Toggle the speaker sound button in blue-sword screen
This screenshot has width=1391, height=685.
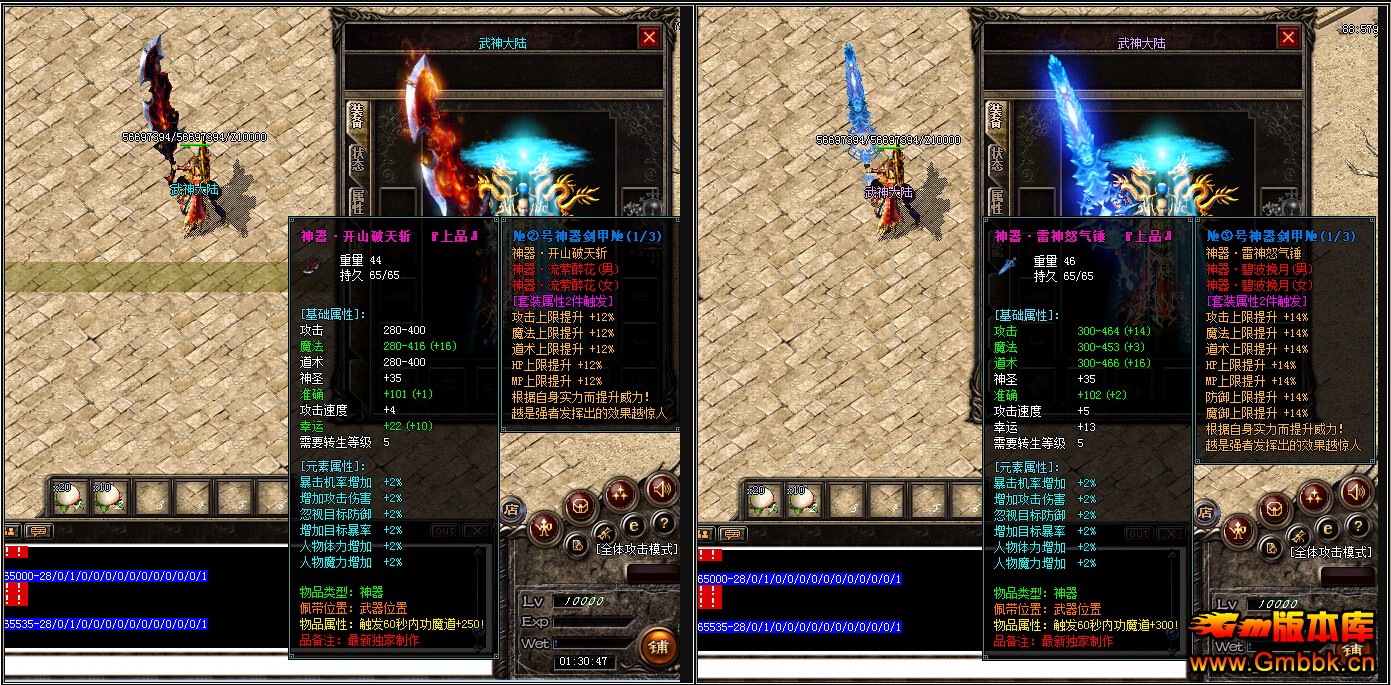pos(1355,491)
